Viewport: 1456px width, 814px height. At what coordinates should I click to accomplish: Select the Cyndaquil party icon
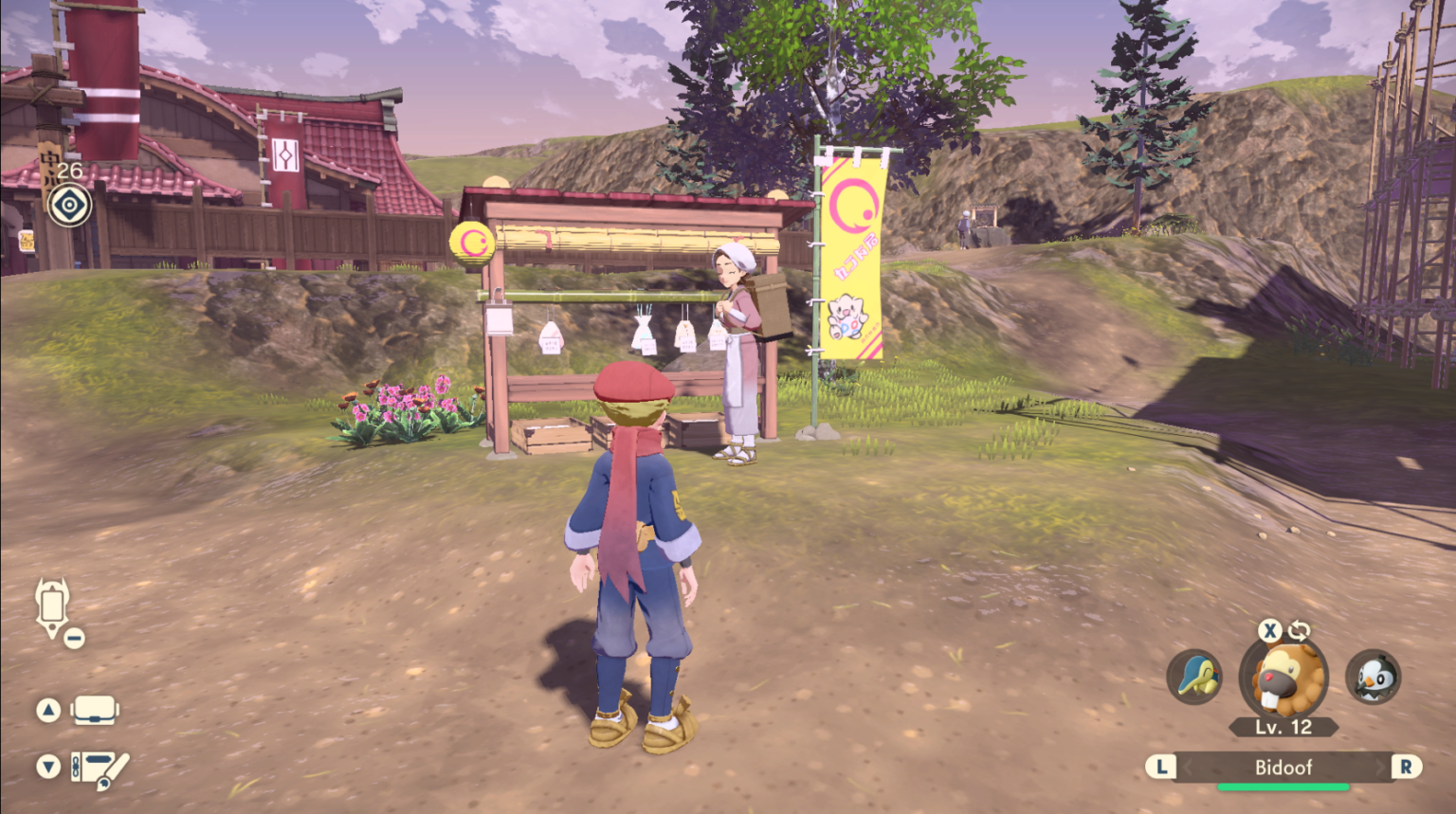(x=1194, y=677)
